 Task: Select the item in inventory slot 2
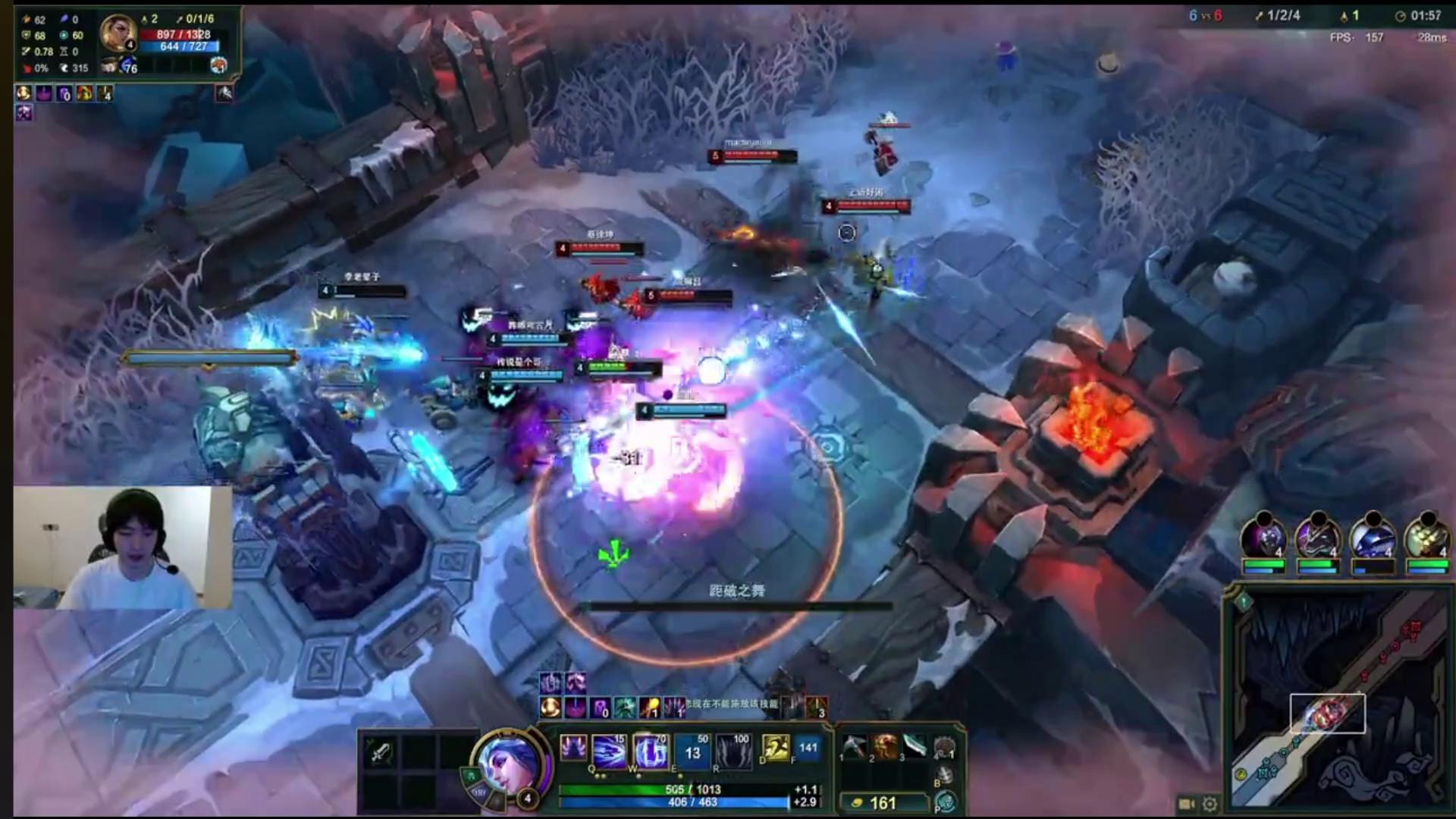tap(884, 747)
